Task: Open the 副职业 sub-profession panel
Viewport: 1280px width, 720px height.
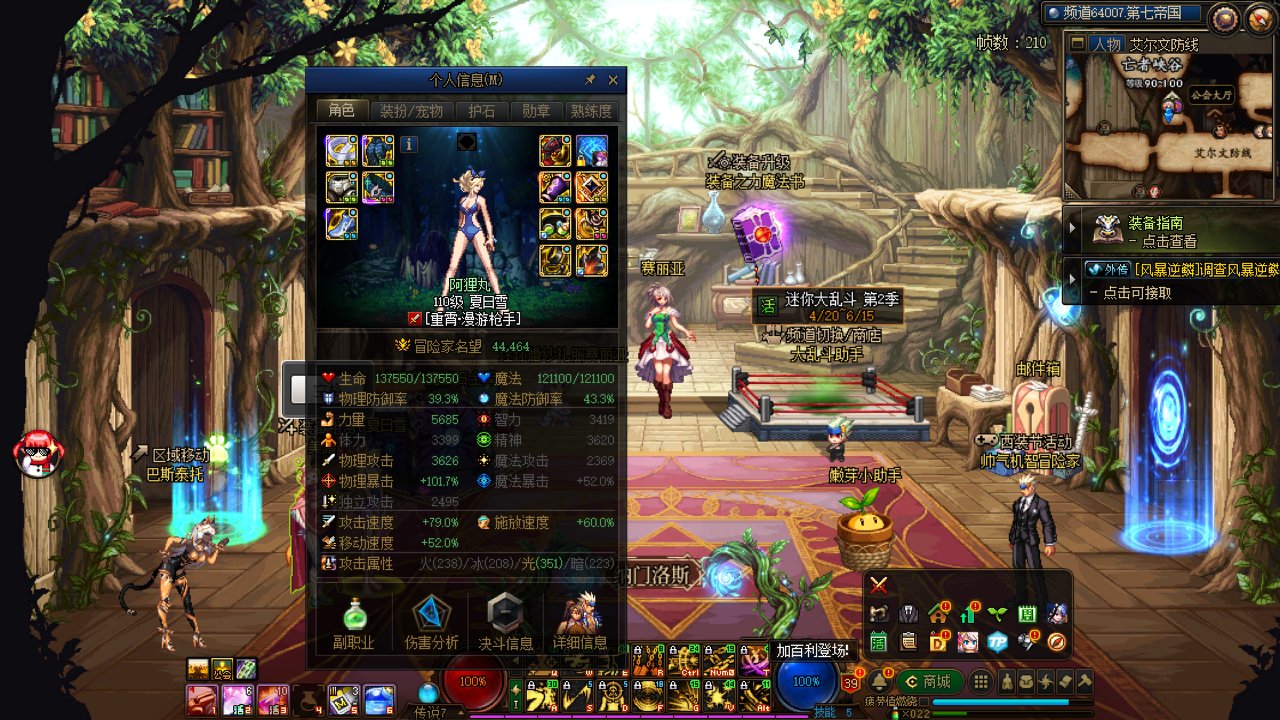Action: pos(354,622)
